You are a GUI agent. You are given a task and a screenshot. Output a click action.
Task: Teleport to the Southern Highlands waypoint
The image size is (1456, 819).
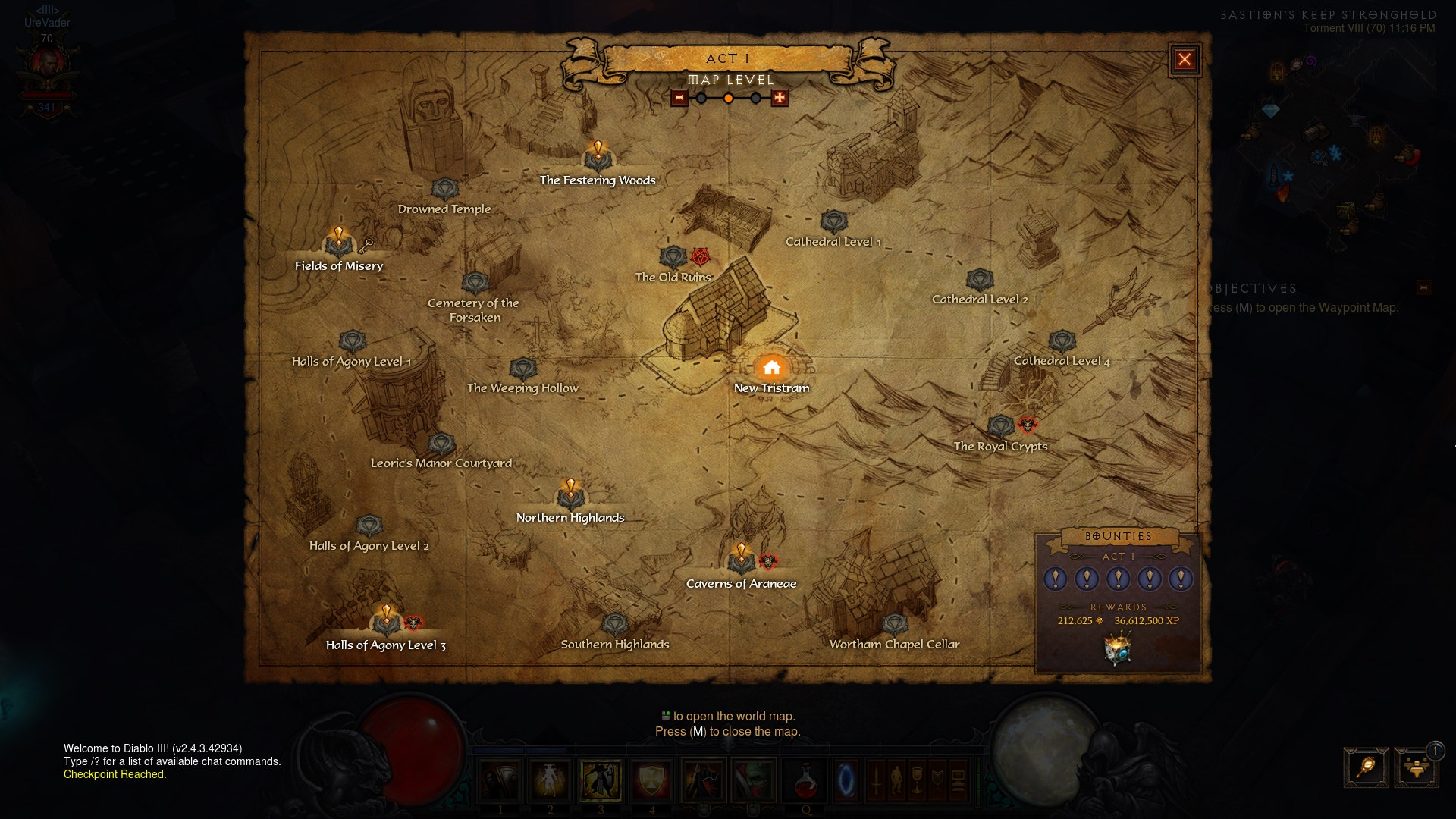click(x=614, y=625)
